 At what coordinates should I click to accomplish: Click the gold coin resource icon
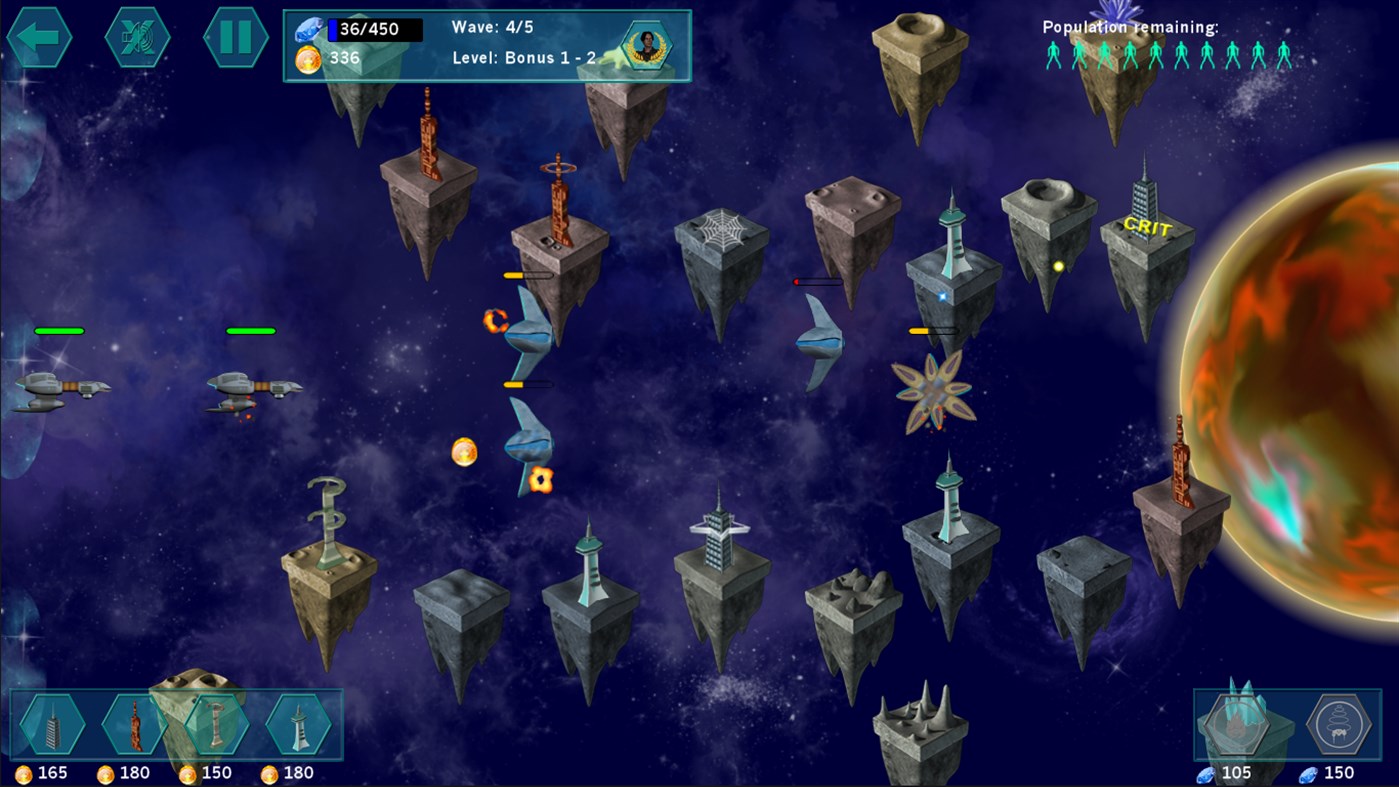(x=311, y=57)
